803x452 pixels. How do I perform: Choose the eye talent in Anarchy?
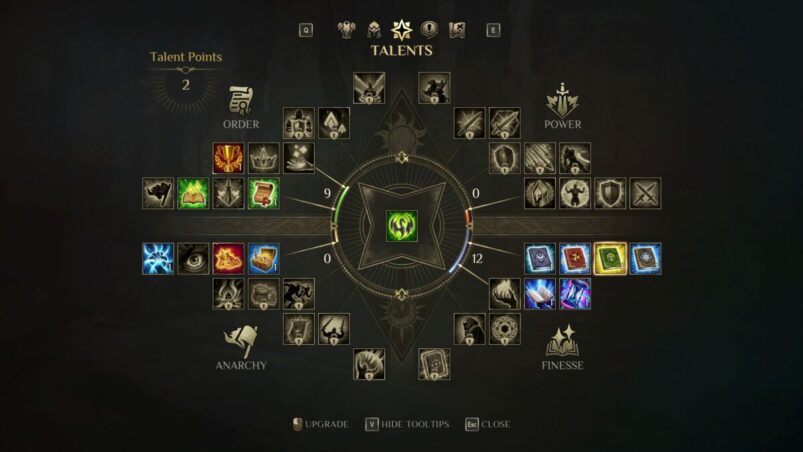(193, 258)
